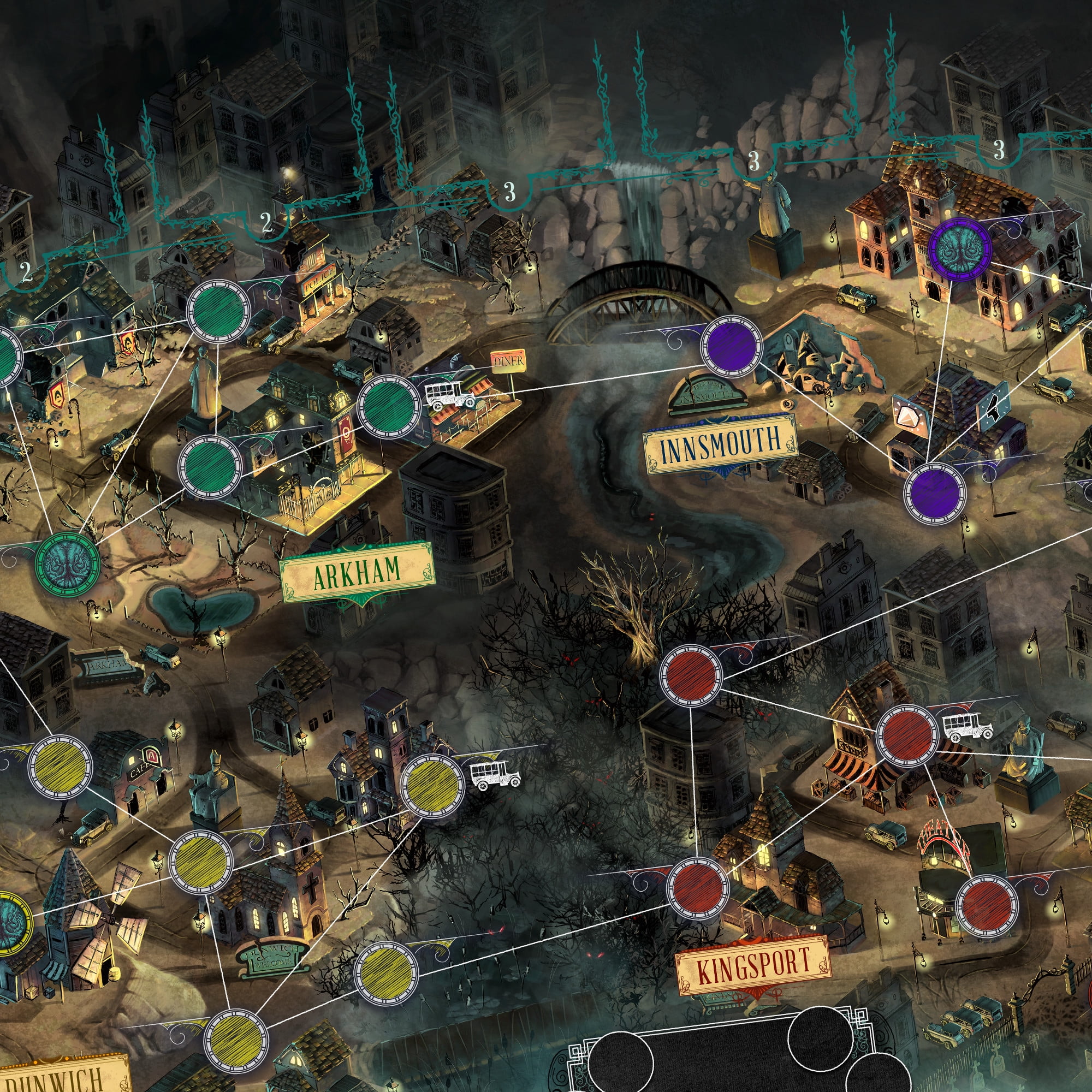This screenshot has width=1092, height=1092.
Task: Choose the green location beside the Diner
Action: [x=389, y=406]
